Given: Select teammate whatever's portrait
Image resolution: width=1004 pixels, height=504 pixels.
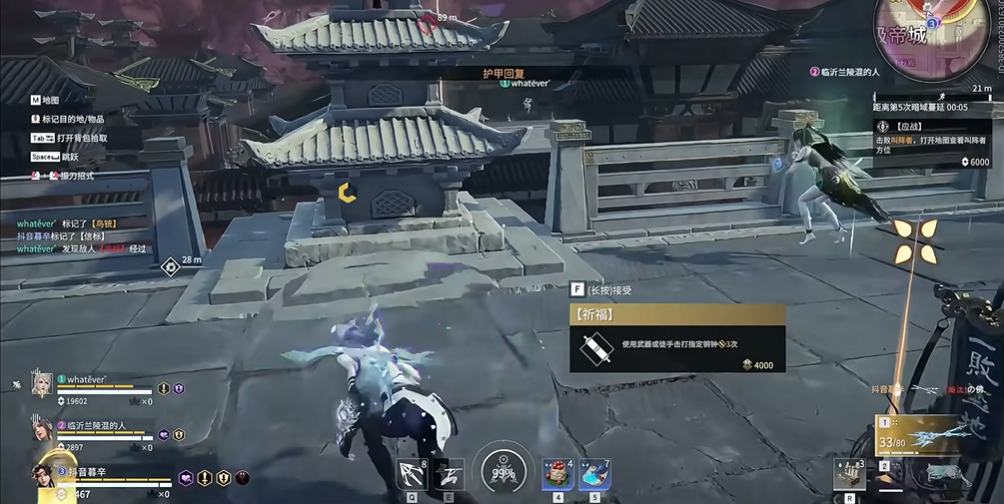Looking at the screenshot, I should click(42, 385).
